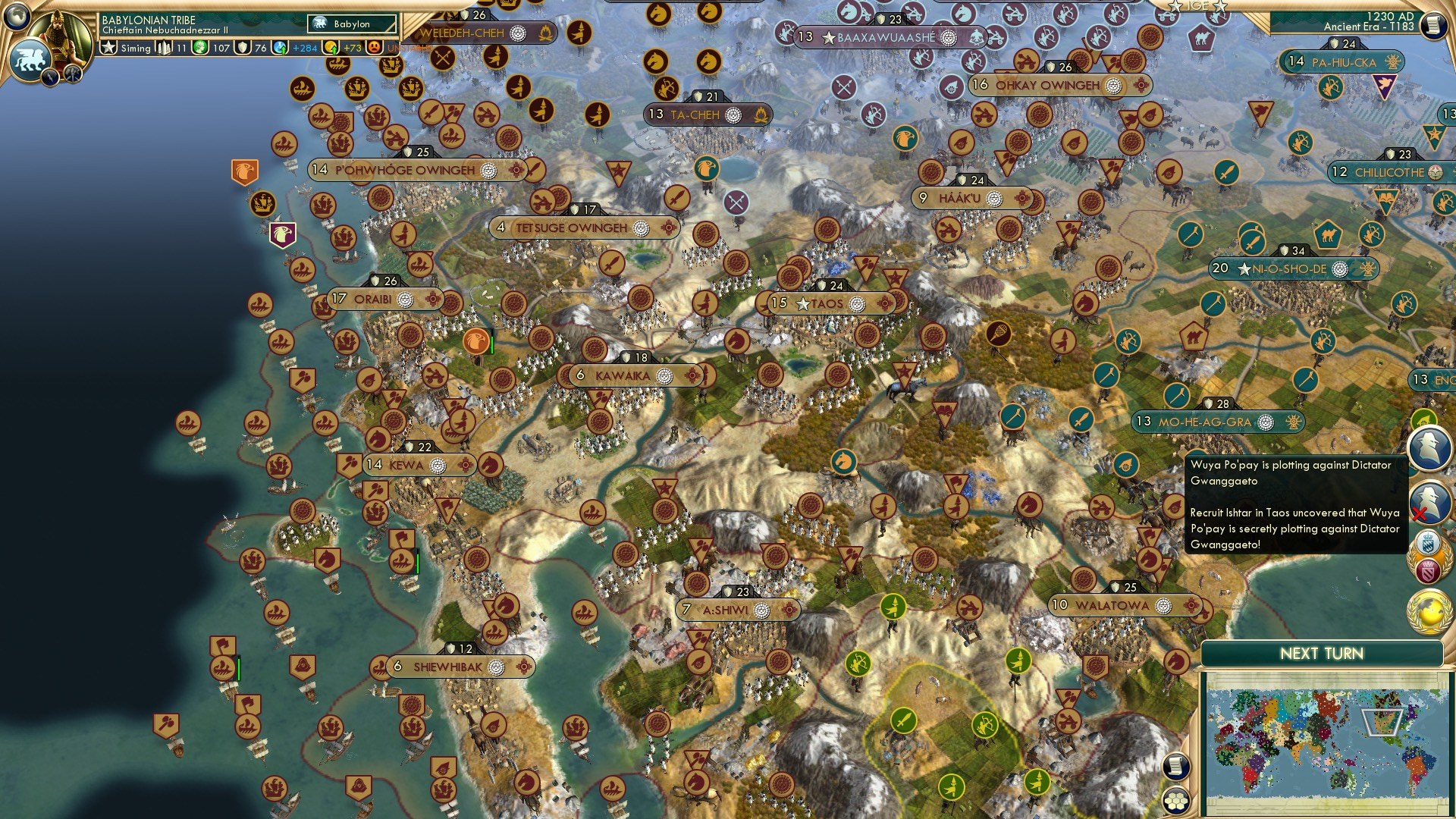The height and width of the screenshot is (819, 1456).
Task: Click the green science globe showing 107
Action: click(199, 47)
